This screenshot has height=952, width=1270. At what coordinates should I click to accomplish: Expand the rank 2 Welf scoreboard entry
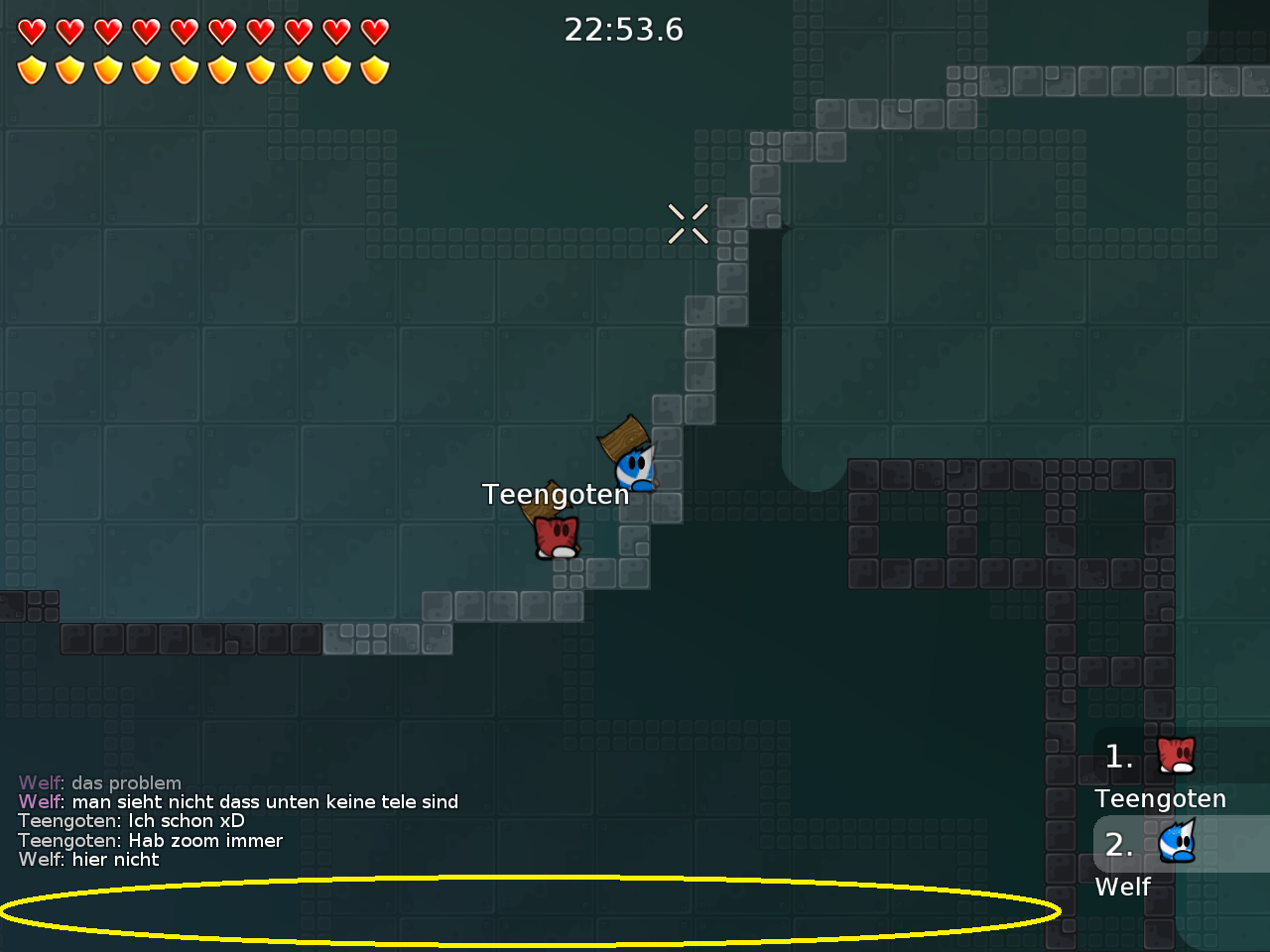coord(1151,863)
